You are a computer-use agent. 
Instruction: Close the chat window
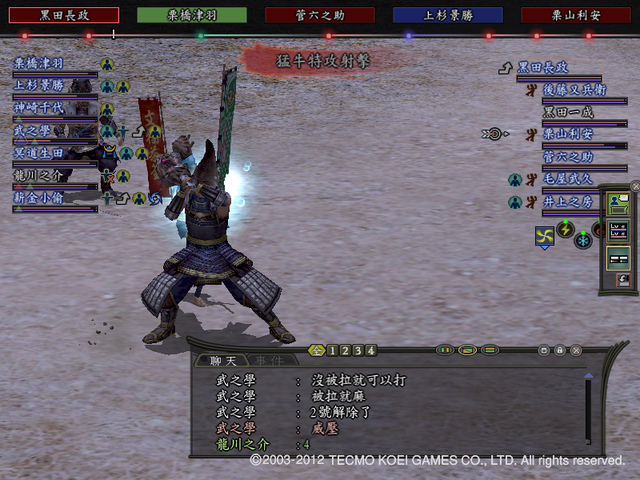[x=576, y=351]
